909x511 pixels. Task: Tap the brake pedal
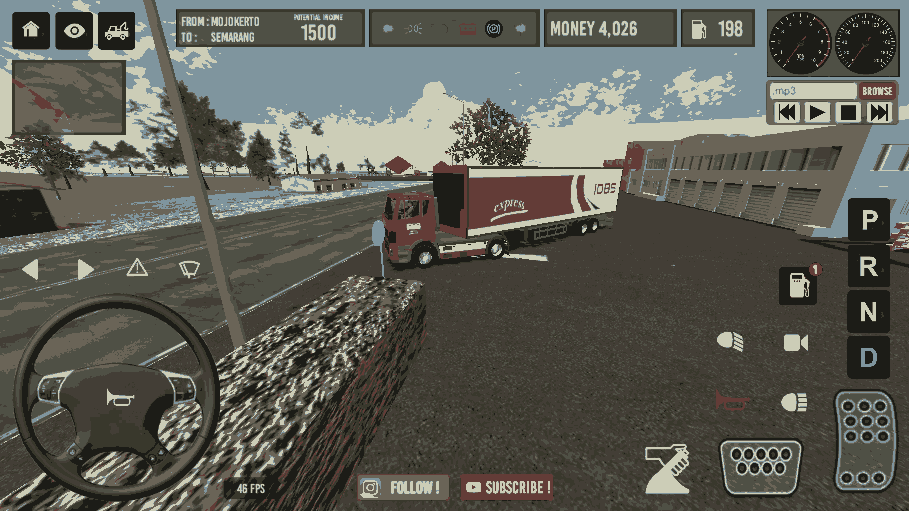(x=760, y=466)
